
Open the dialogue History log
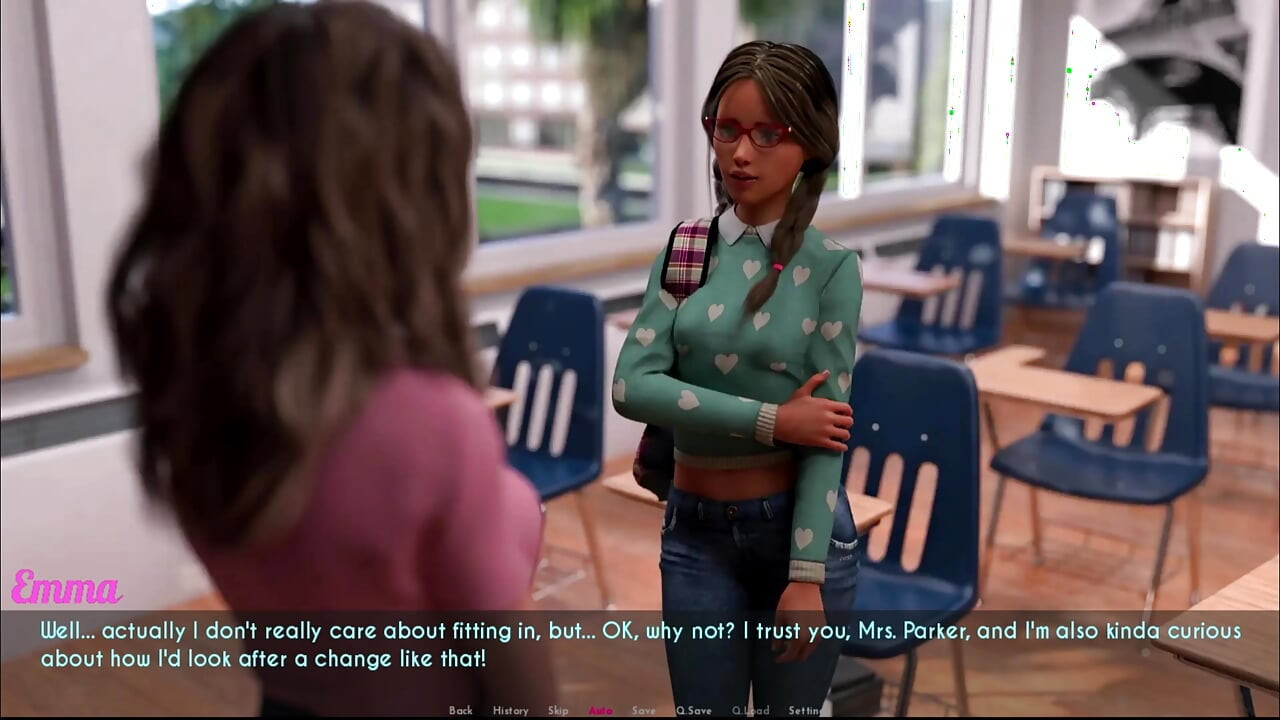click(x=510, y=710)
